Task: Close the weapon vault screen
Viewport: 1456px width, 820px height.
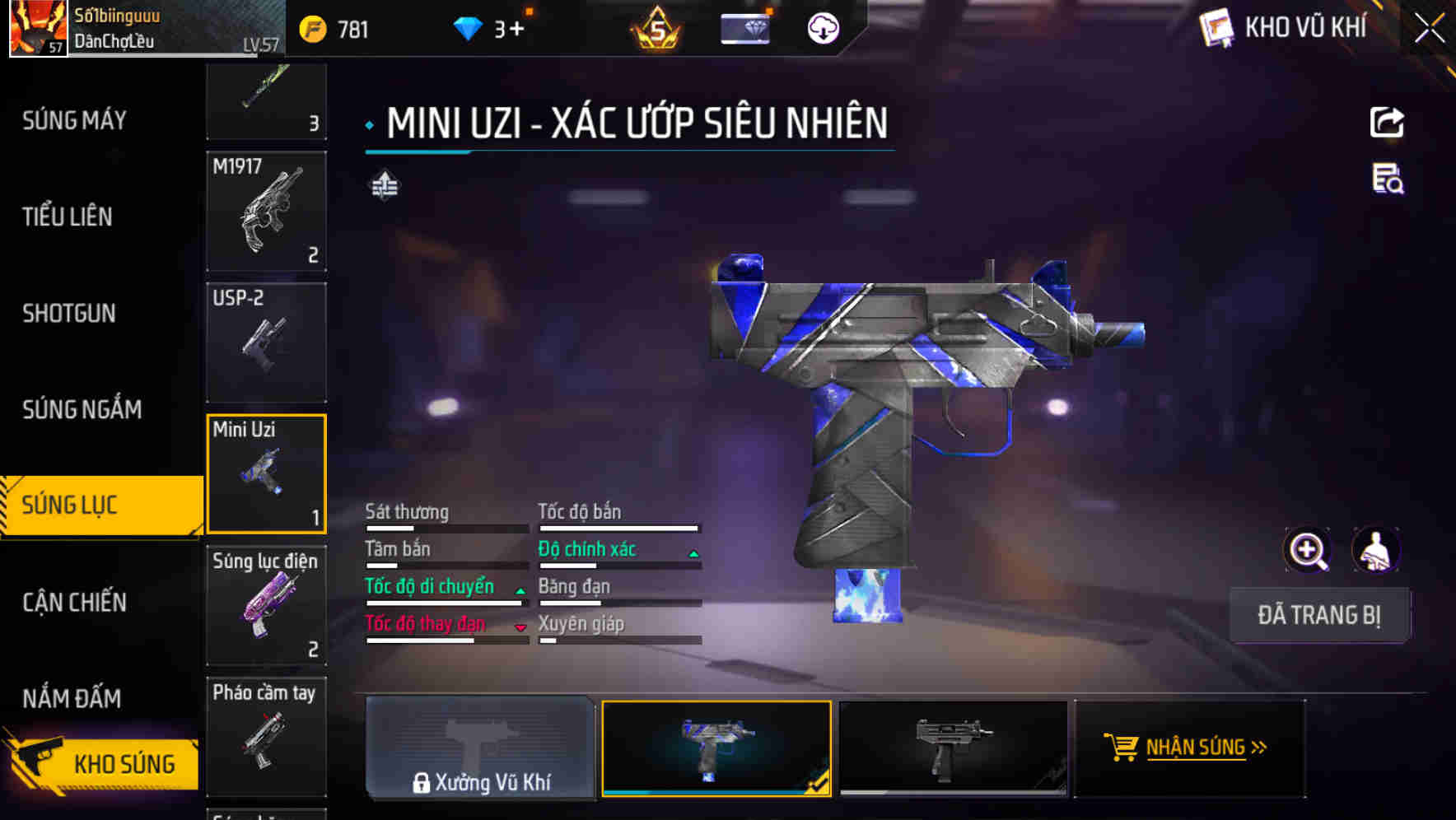Action: [x=1430, y=28]
